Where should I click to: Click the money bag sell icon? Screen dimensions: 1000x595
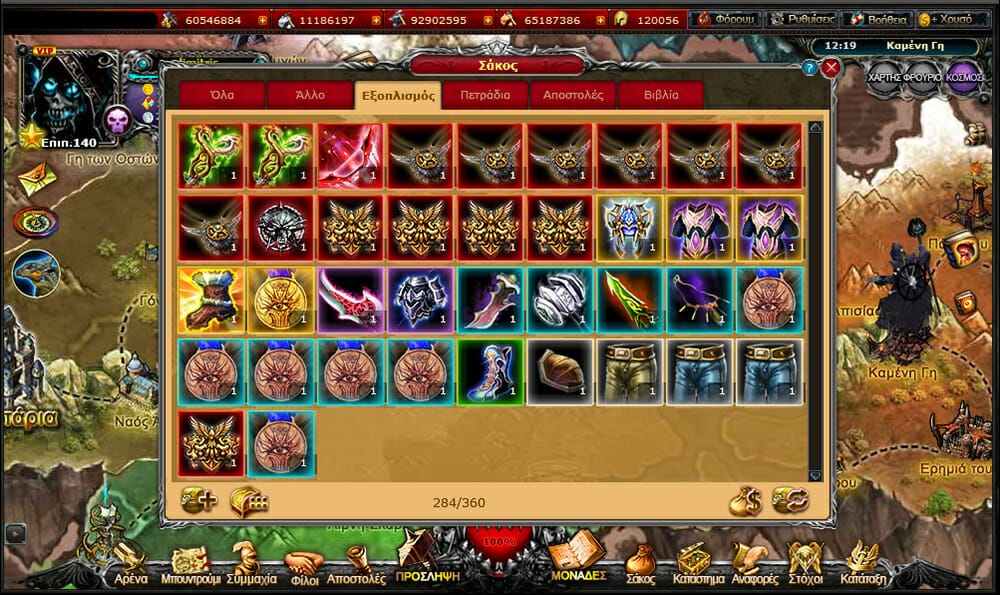(744, 500)
